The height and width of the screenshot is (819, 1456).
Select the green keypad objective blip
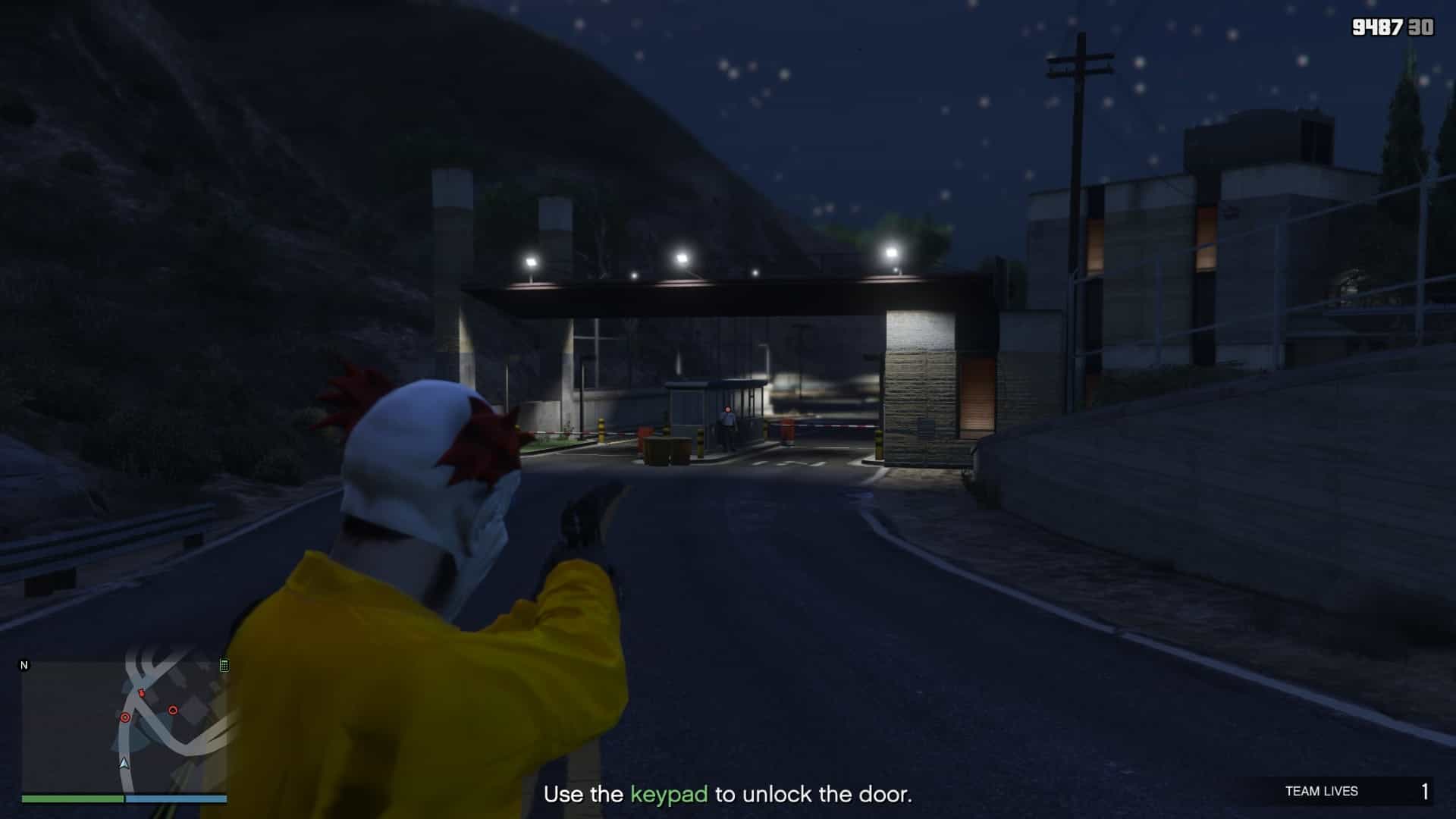click(x=224, y=666)
